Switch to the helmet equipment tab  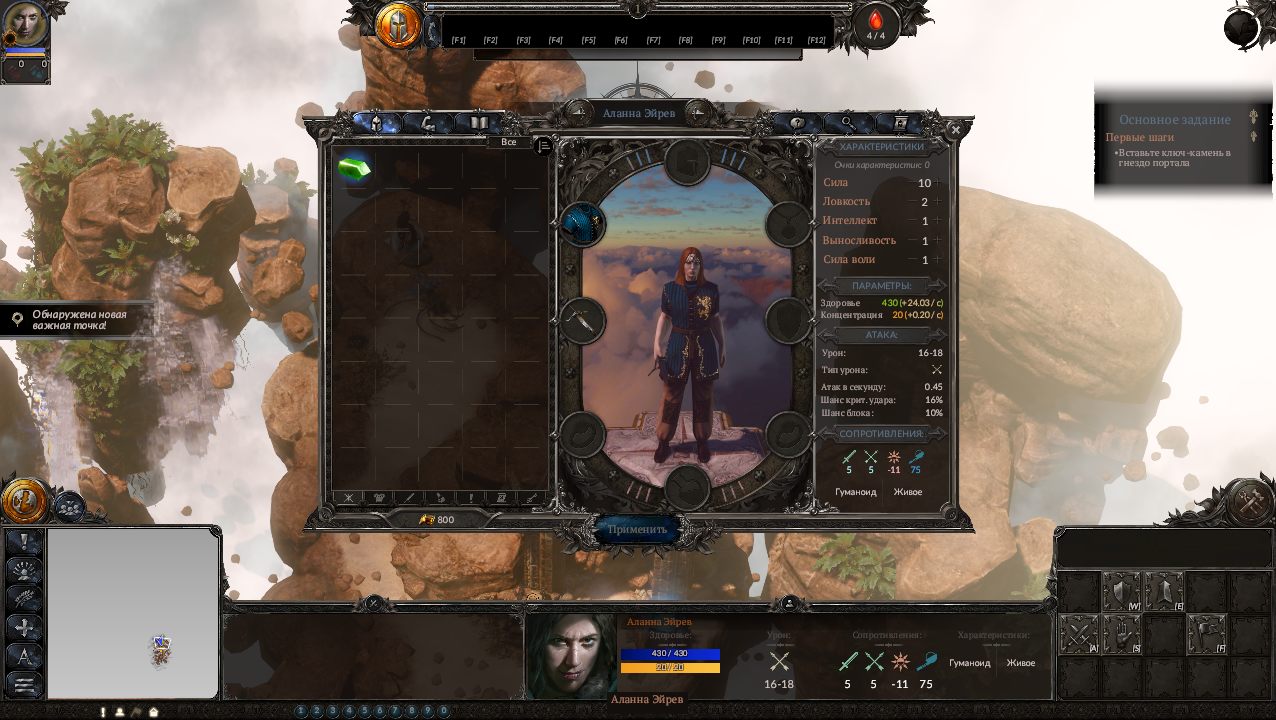[x=376, y=123]
